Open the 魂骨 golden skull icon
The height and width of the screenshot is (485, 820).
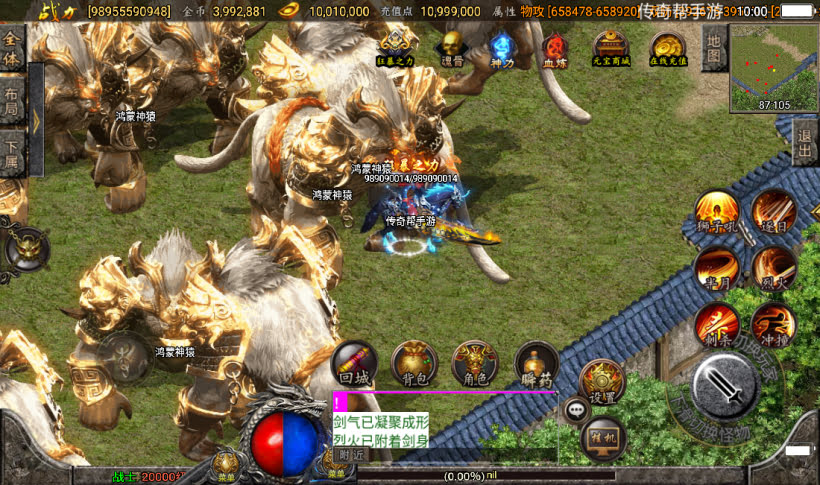pos(452,46)
